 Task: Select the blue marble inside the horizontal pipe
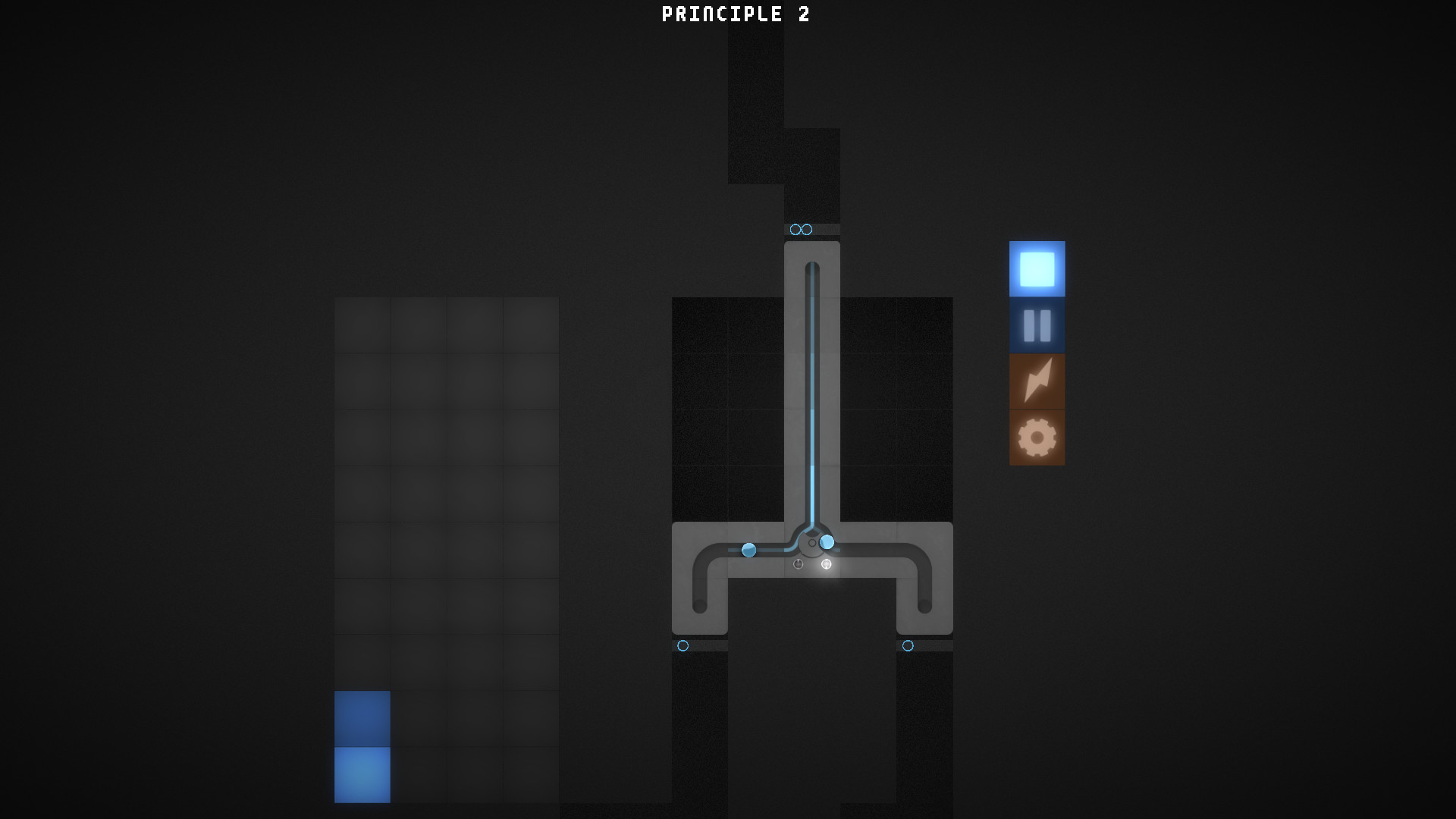(x=749, y=549)
